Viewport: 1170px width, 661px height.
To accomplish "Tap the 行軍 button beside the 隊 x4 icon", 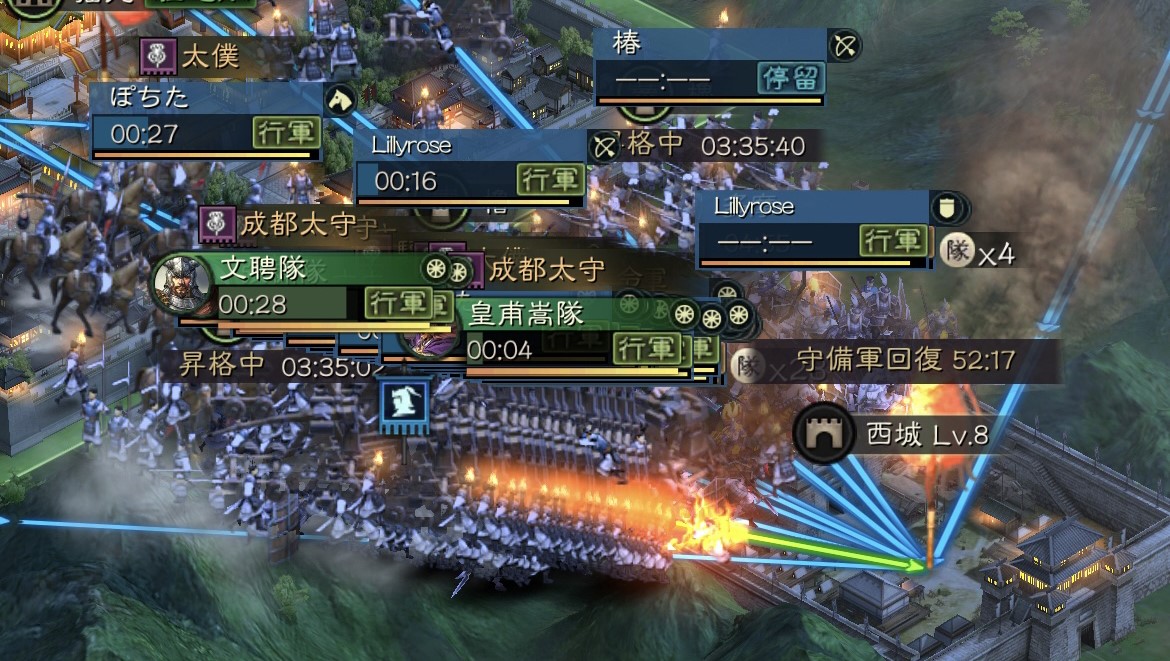I will (892, 241).
